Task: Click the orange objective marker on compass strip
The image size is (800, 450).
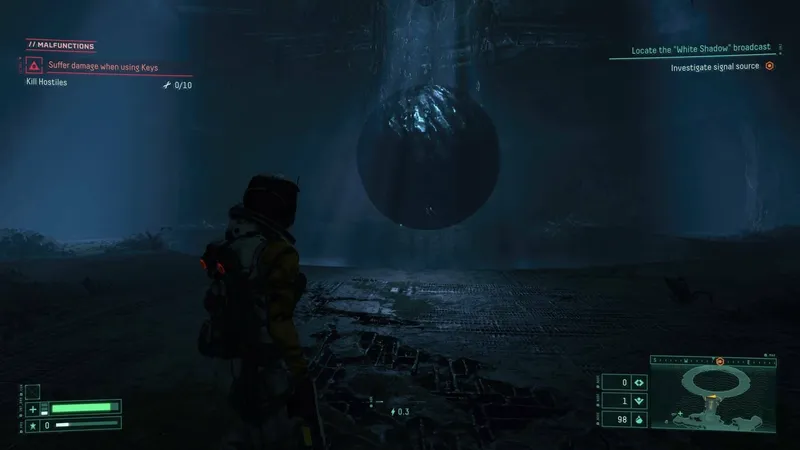Action: coord(719,359)
